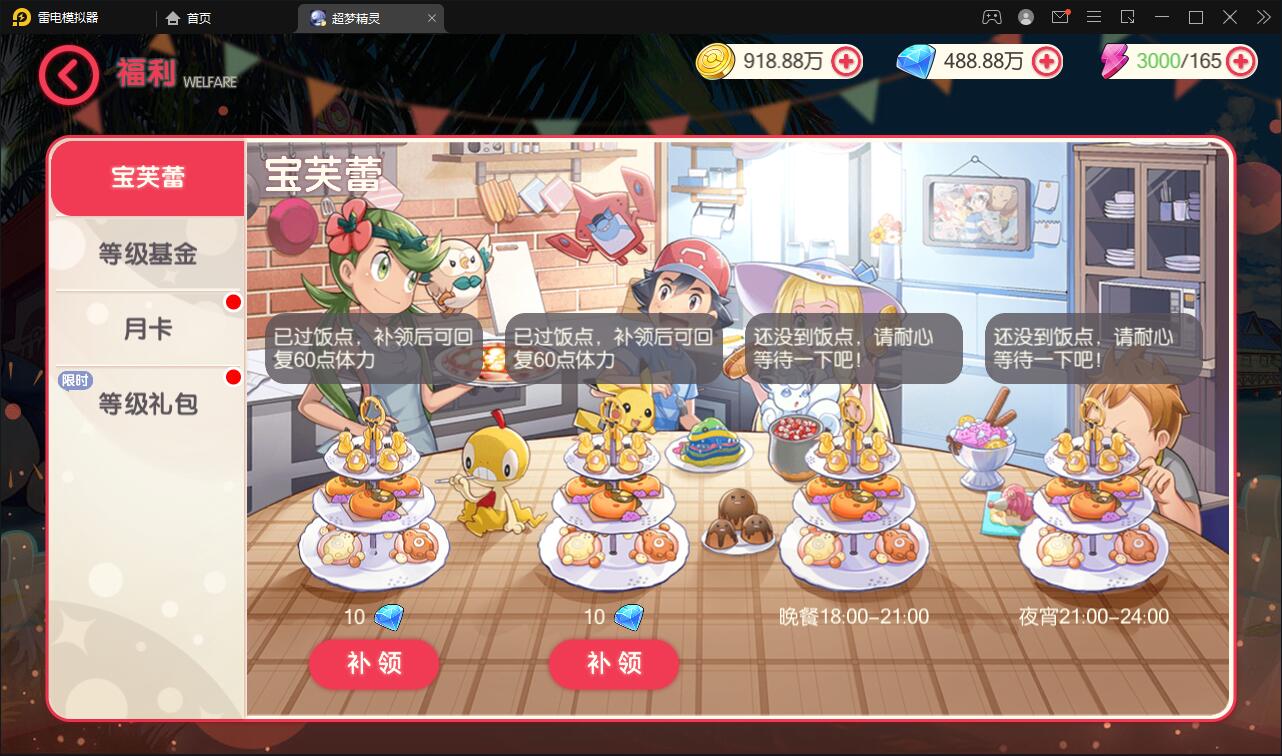
Task: Switch to the 等级礼包 limited-time tab
Action: pyautogui.click(x=147, y=403)
